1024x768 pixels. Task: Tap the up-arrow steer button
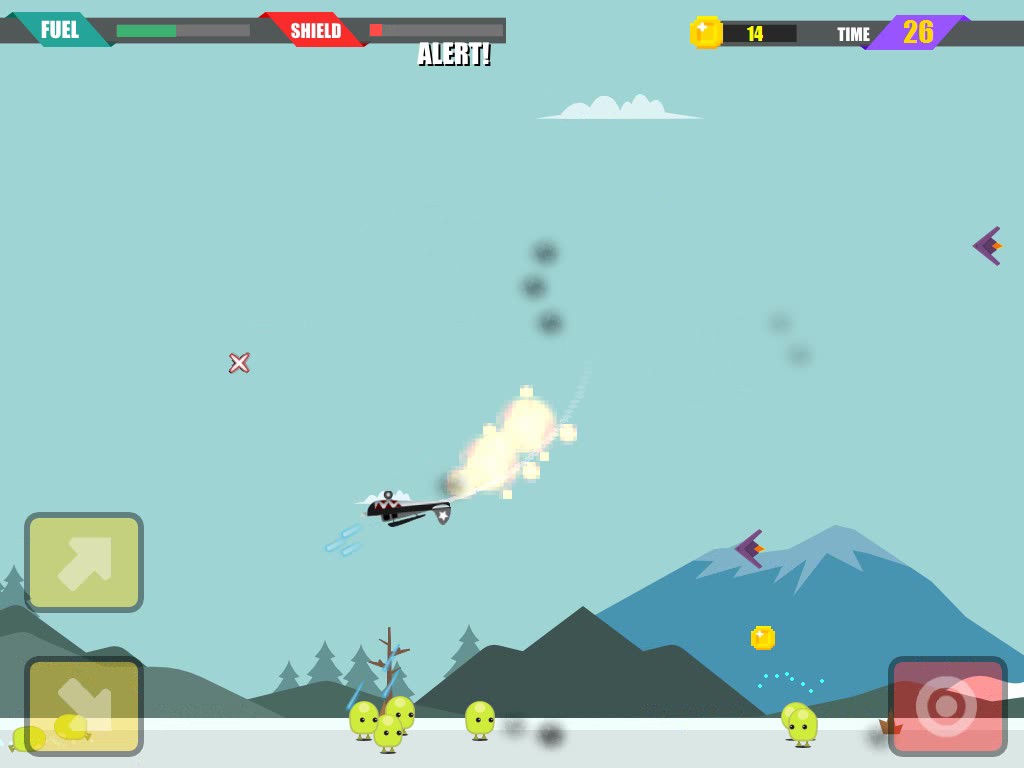point(84,562)
